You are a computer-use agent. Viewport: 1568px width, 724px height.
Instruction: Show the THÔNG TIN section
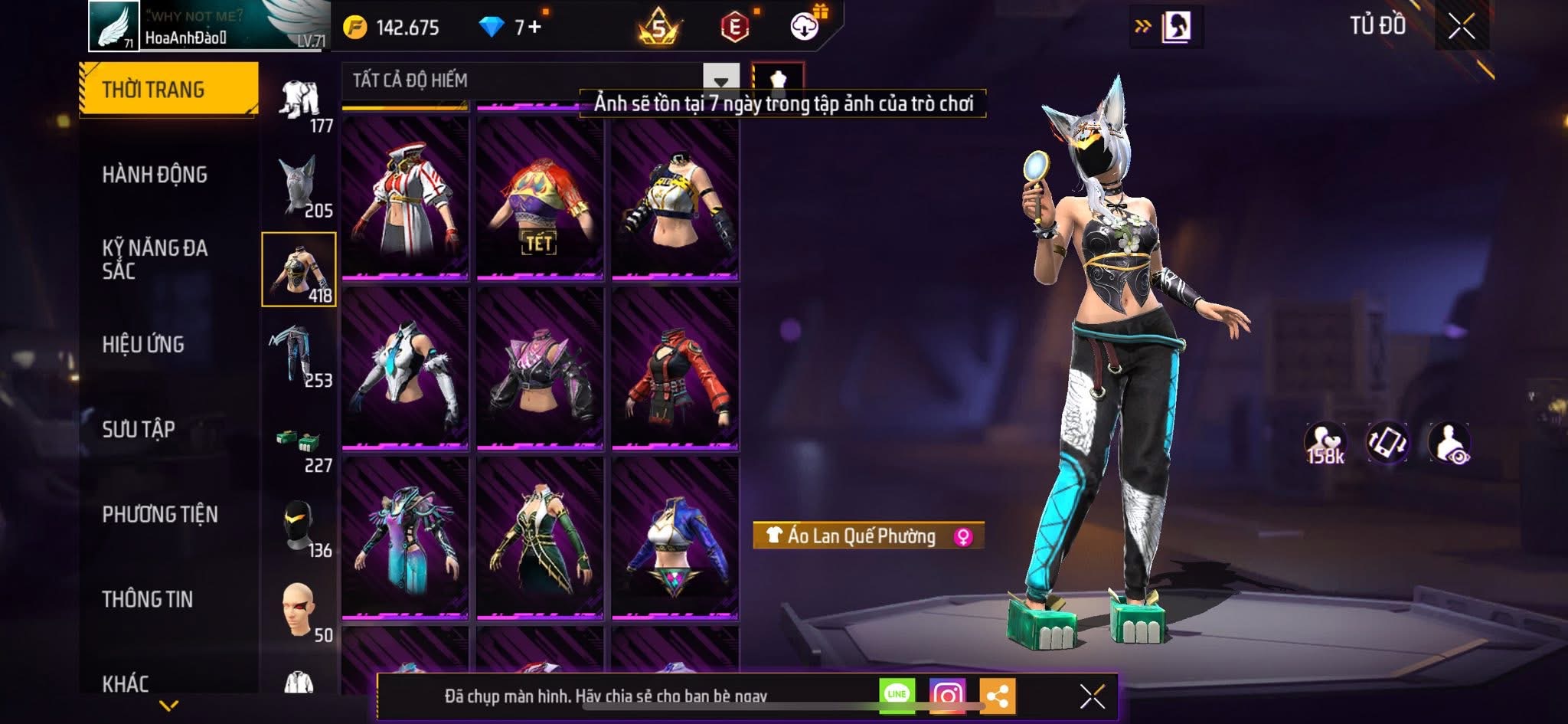click(148, 599)
